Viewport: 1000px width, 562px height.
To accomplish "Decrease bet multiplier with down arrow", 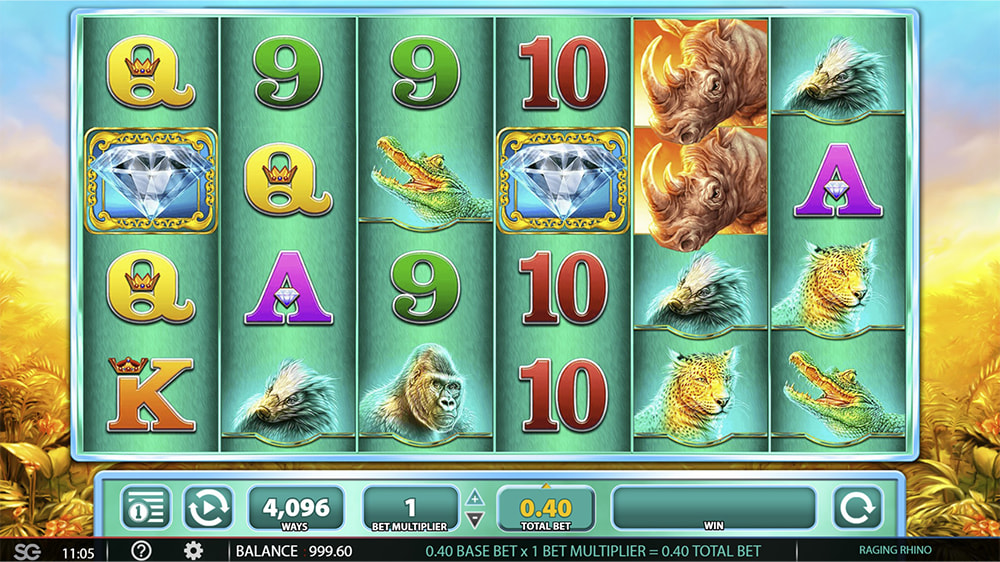I will 476,519.
